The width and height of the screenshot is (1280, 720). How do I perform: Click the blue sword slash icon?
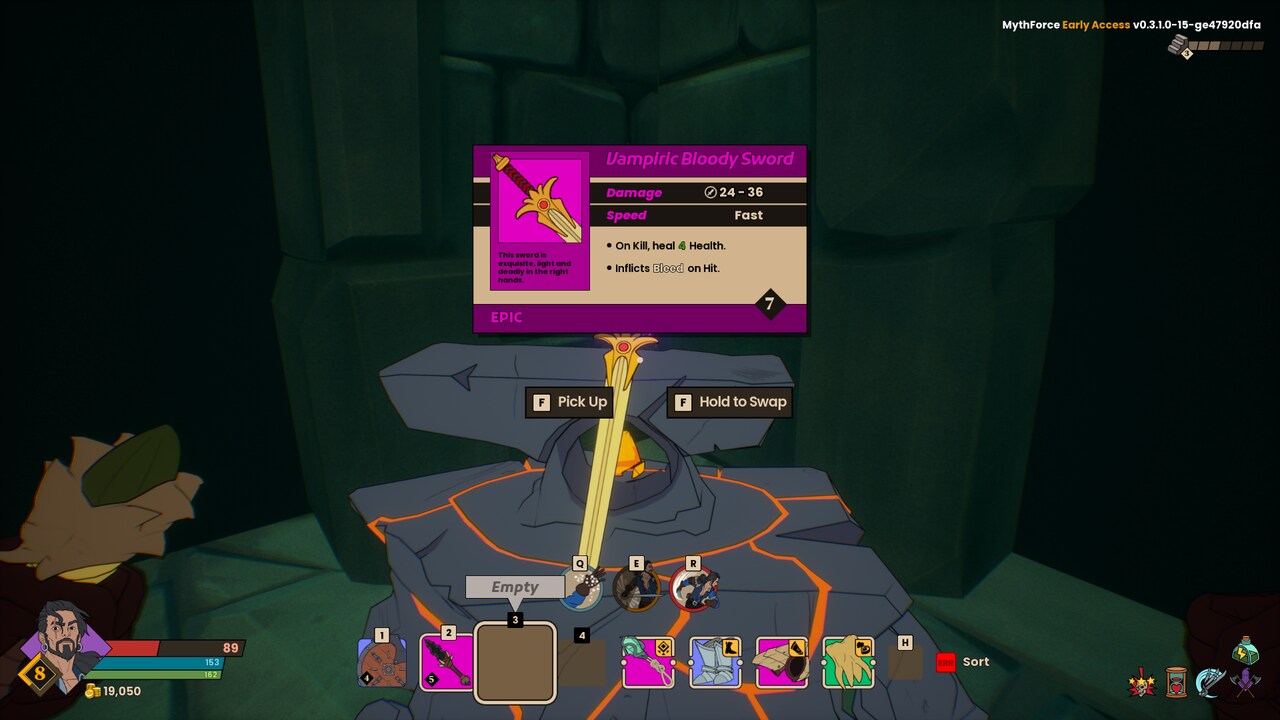(1211, 683)
